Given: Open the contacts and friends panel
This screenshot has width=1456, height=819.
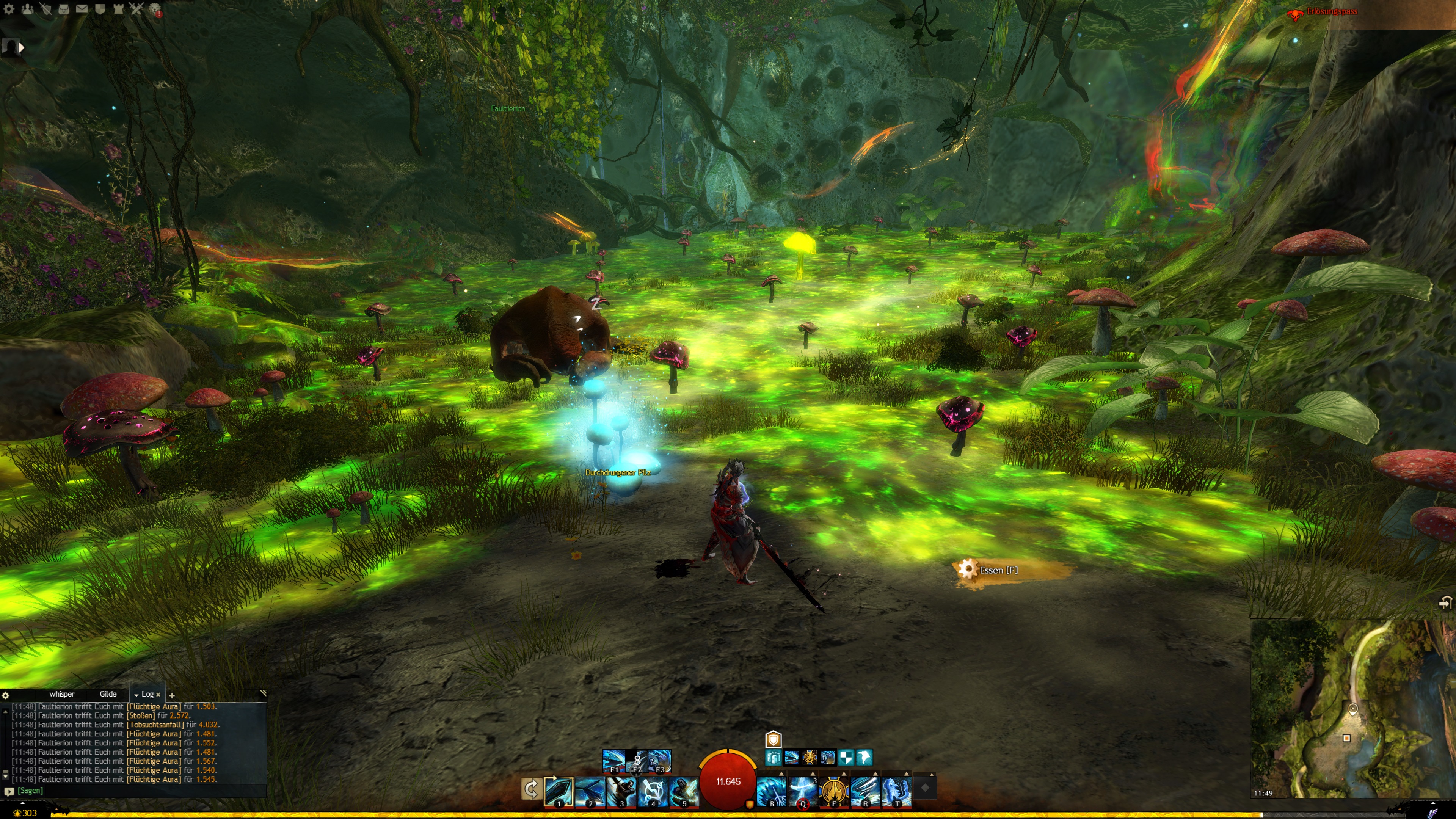Looking at the screenshot, I should click(27, 8).
